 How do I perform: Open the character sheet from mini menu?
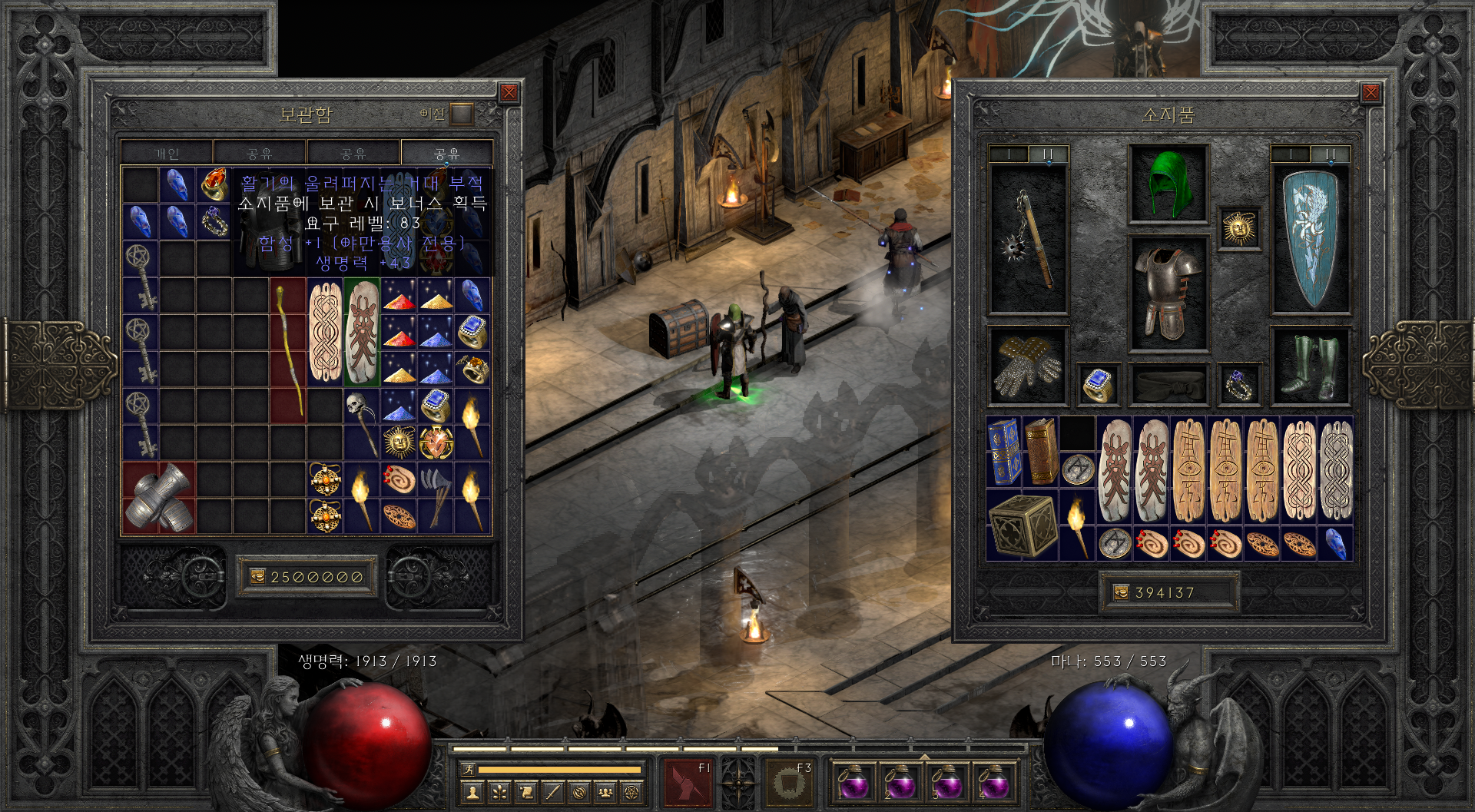[x=473, y=792]
